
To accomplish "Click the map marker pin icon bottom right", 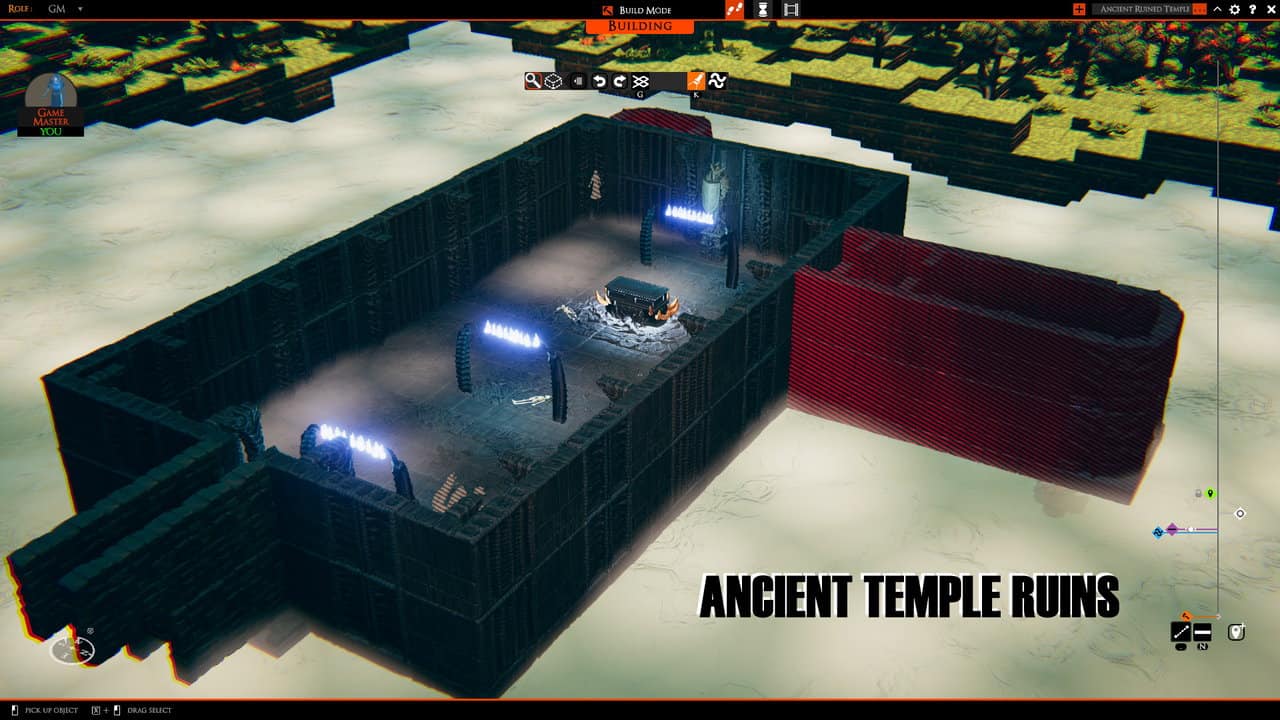I will [1236, 630].
